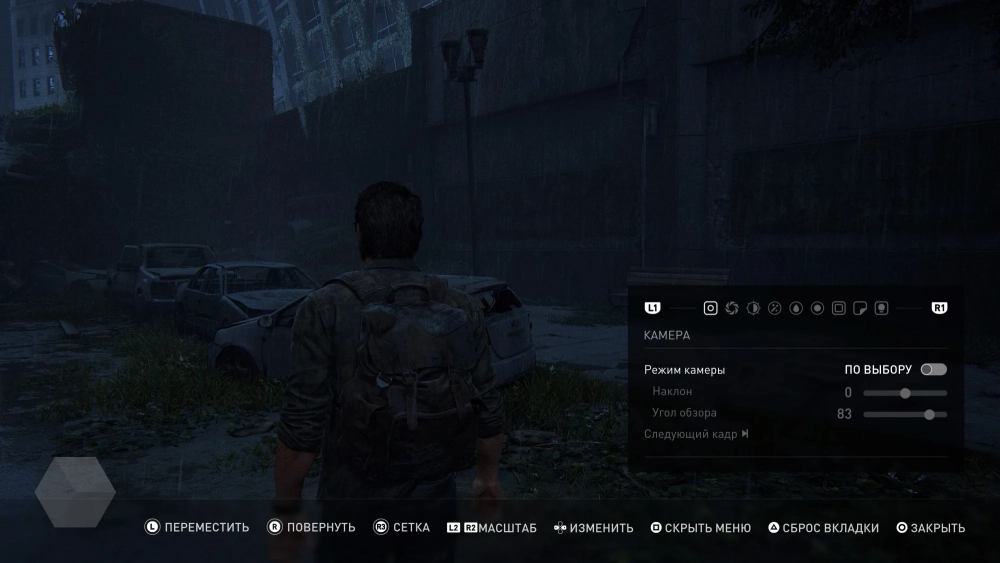Click the Сетка grid option

pyautogui.click(x=402, y=527)
